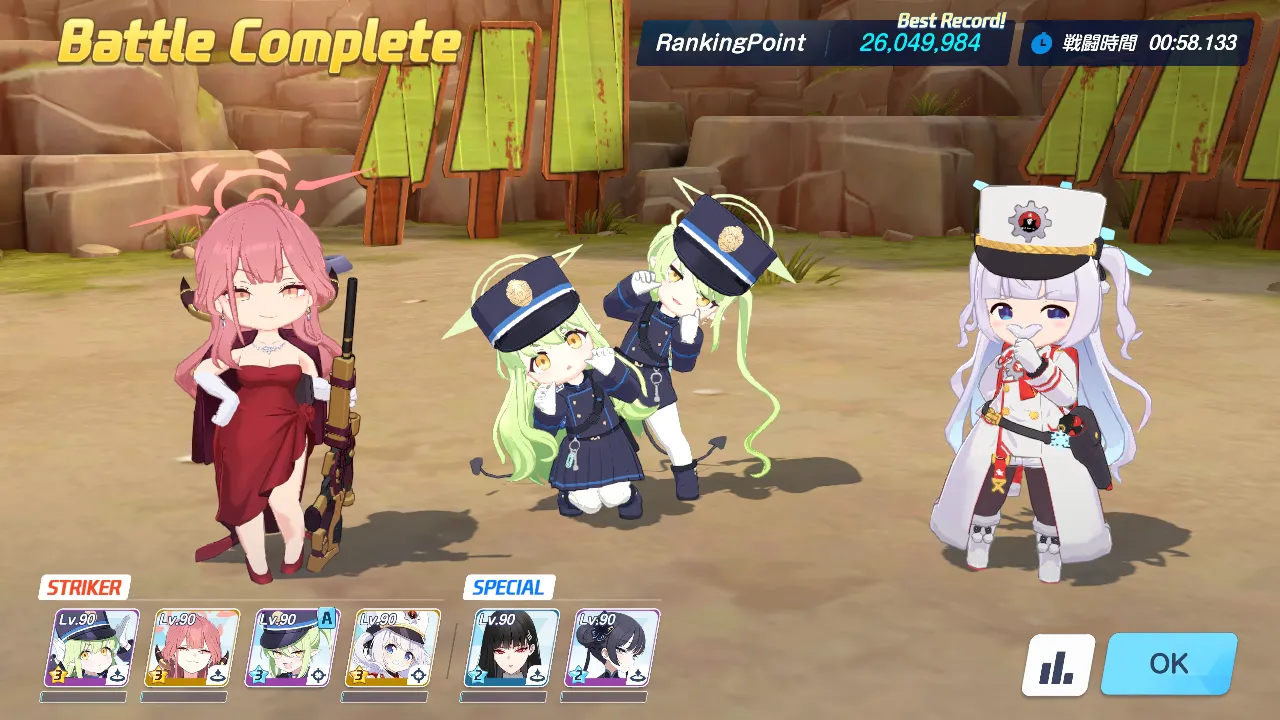Image resolution: width=1280 pixels, height=720 pixels.
Task: Open the battle statistics bar chart
Action: click(x=1057, y=666)
